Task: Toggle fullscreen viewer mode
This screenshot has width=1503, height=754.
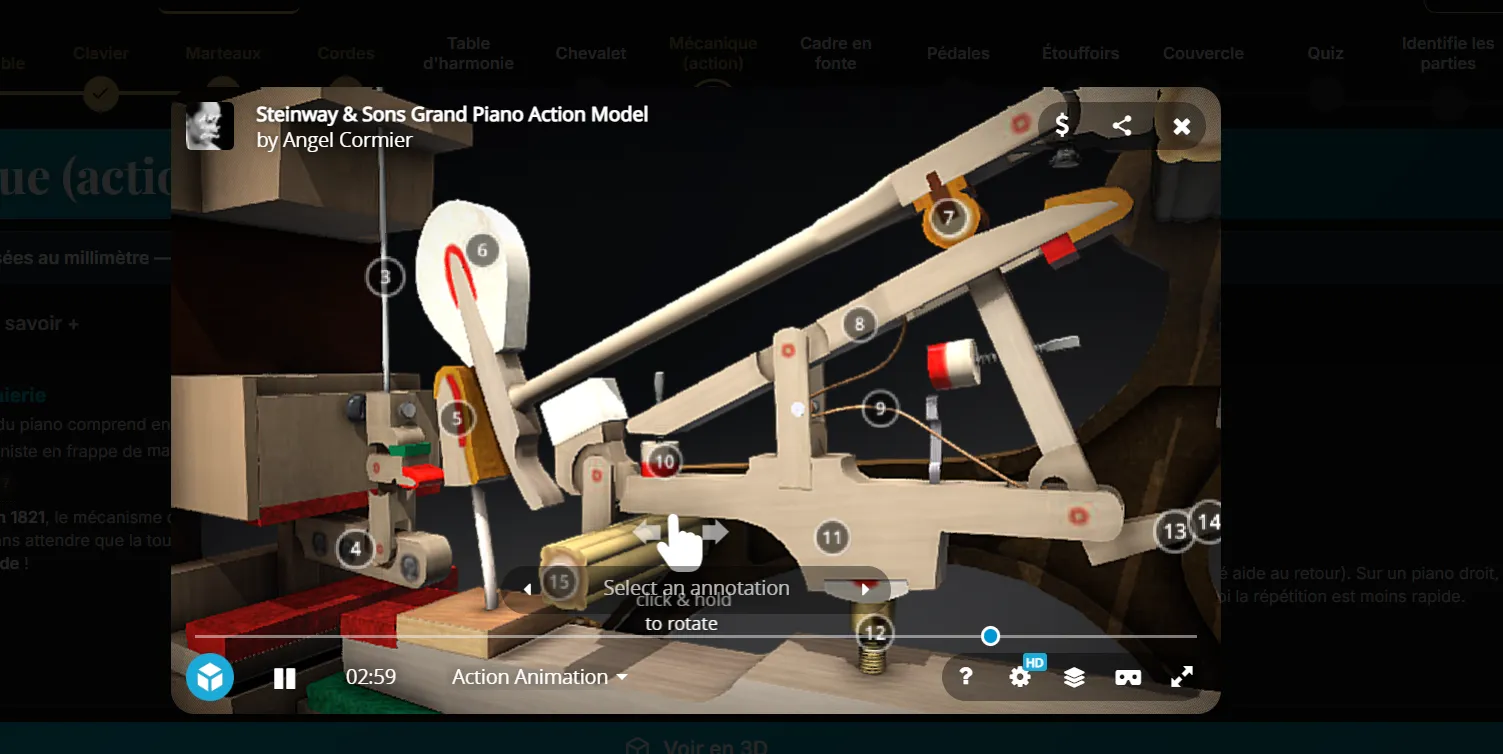Action: pyautogui.click(x=1182, y=677)
